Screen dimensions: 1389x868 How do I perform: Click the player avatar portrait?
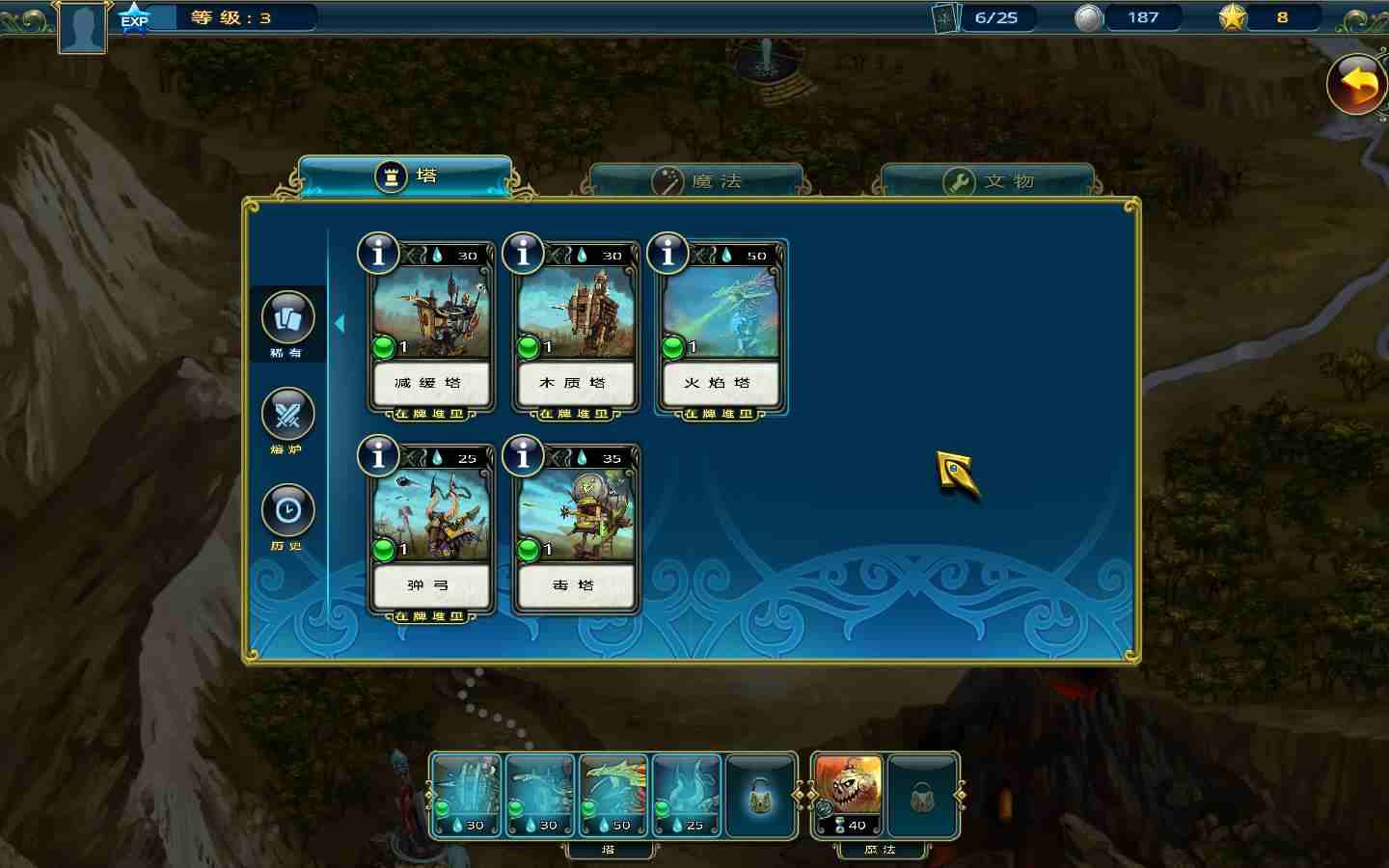81,27
